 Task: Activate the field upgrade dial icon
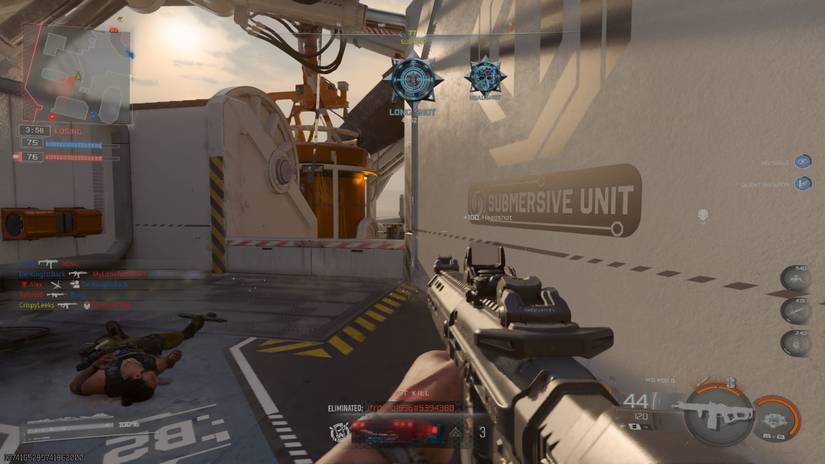pos(778,414)
